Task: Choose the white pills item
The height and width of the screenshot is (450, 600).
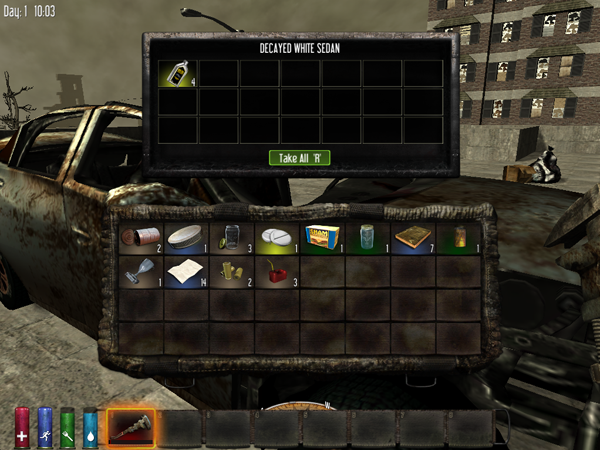Action: point(277,237)
